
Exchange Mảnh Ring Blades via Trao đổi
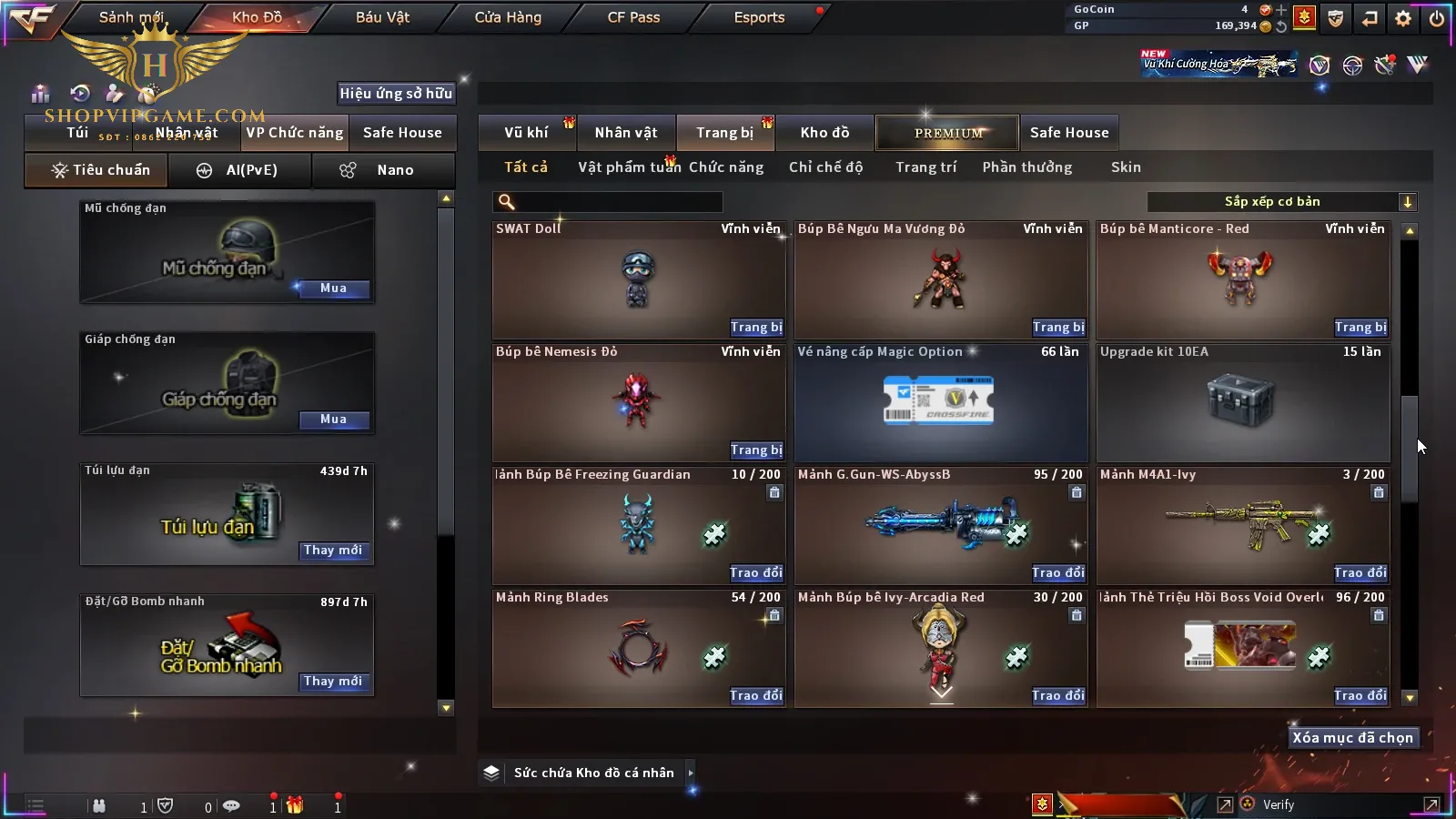755,696
